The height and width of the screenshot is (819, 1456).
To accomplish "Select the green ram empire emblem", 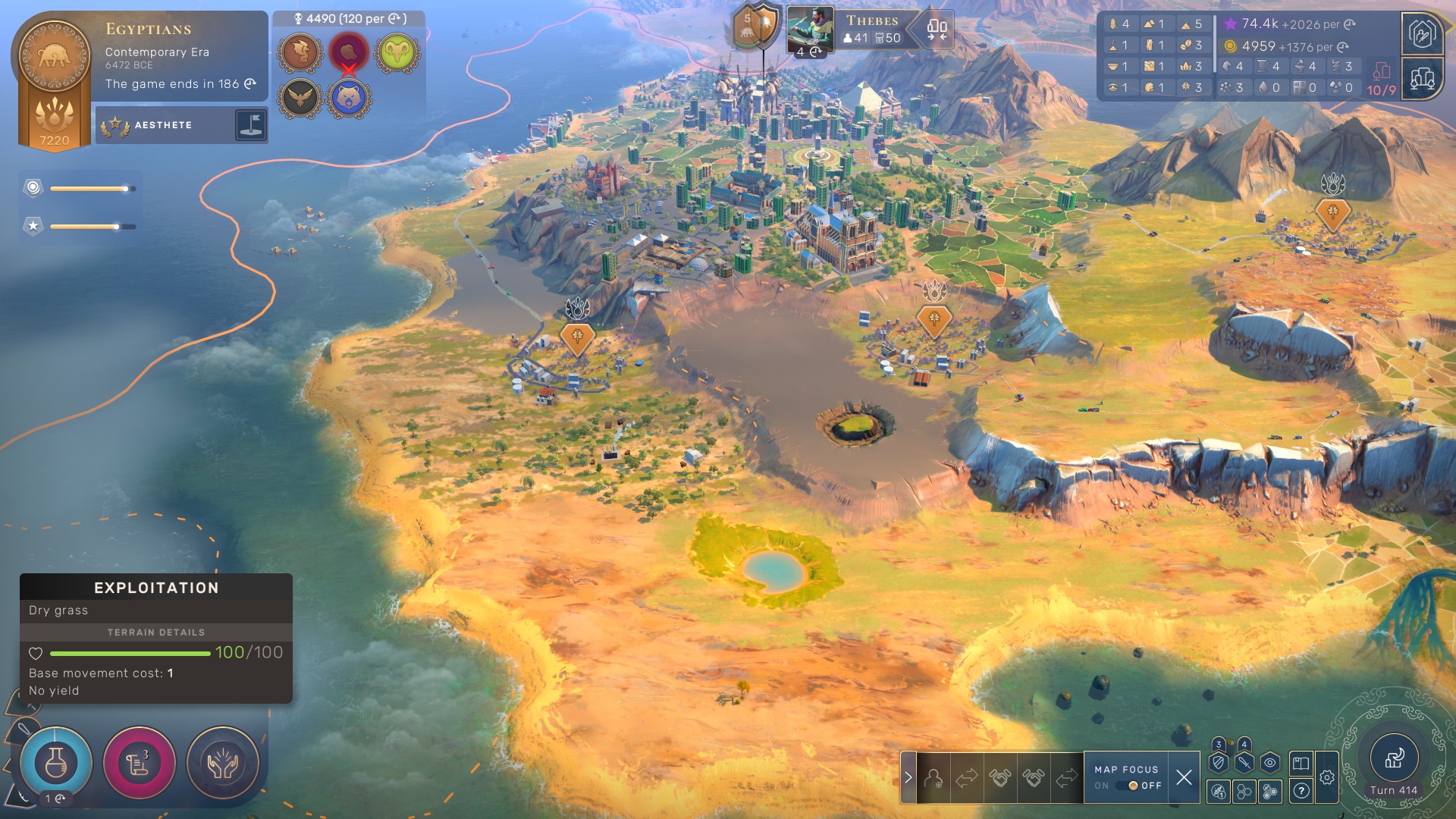I will coord(397,52).
